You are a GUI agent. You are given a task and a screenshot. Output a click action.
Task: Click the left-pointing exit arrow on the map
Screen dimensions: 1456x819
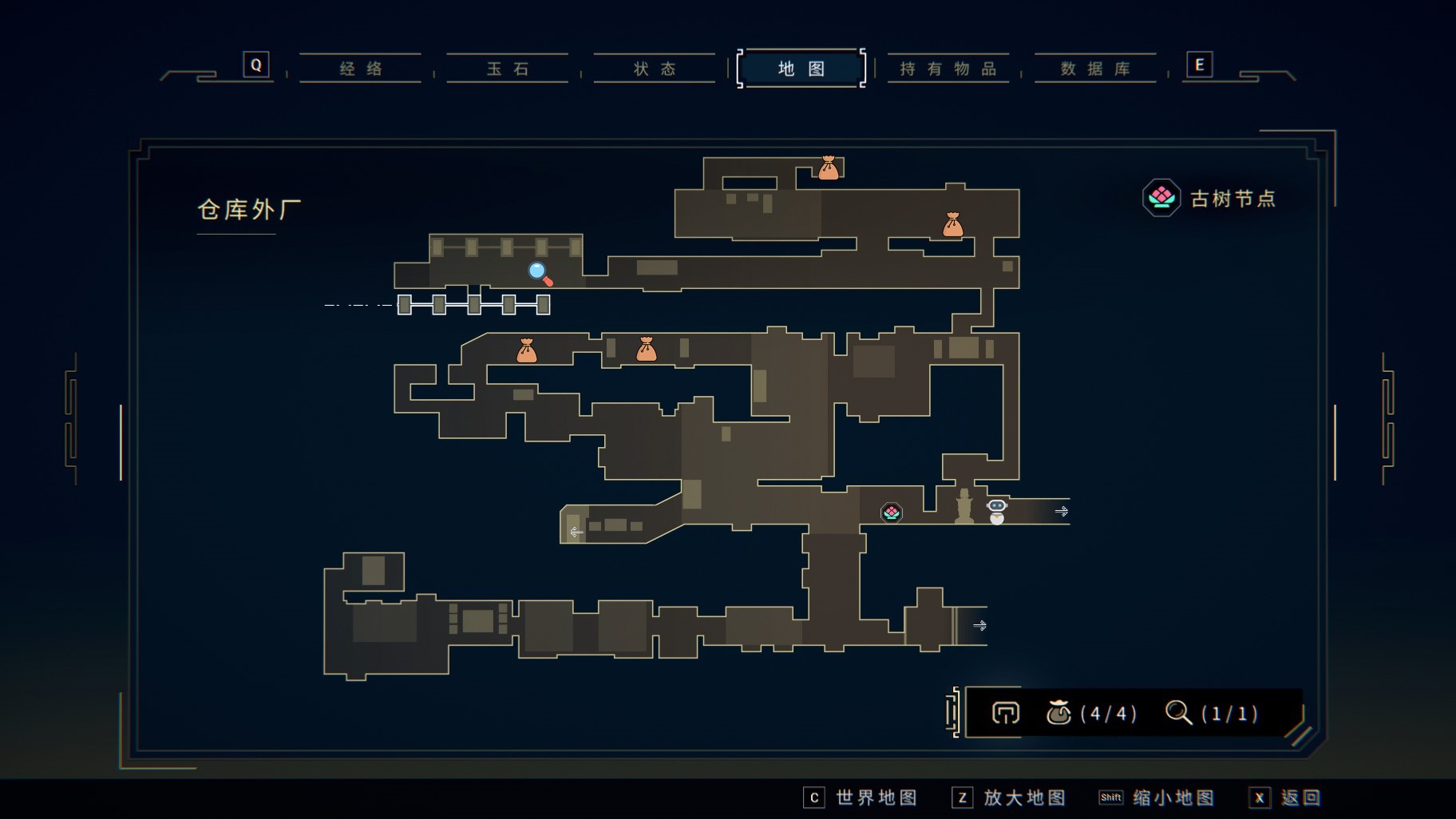[576, 532]
